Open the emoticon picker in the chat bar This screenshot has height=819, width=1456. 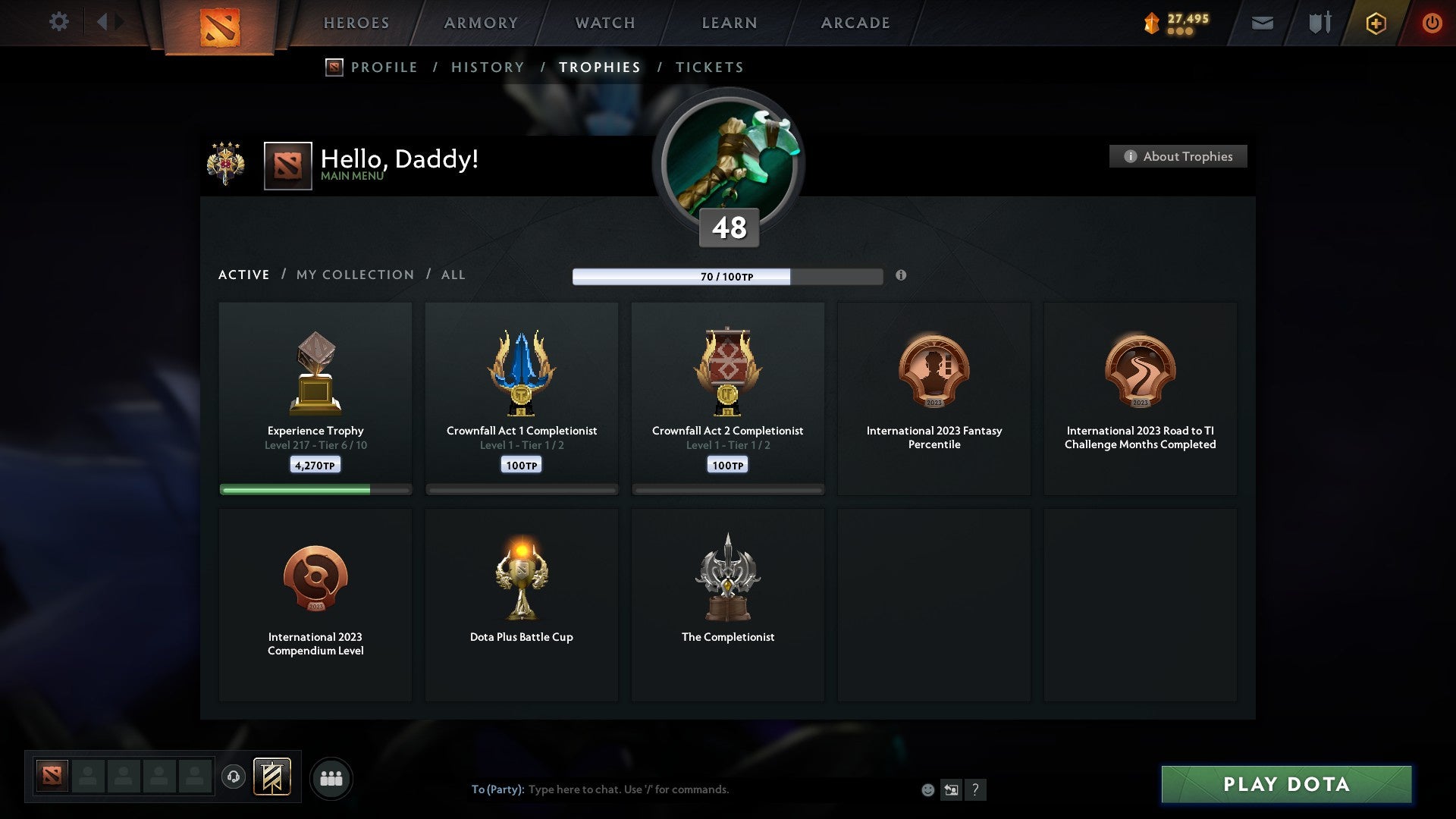[x=928, y=789]
